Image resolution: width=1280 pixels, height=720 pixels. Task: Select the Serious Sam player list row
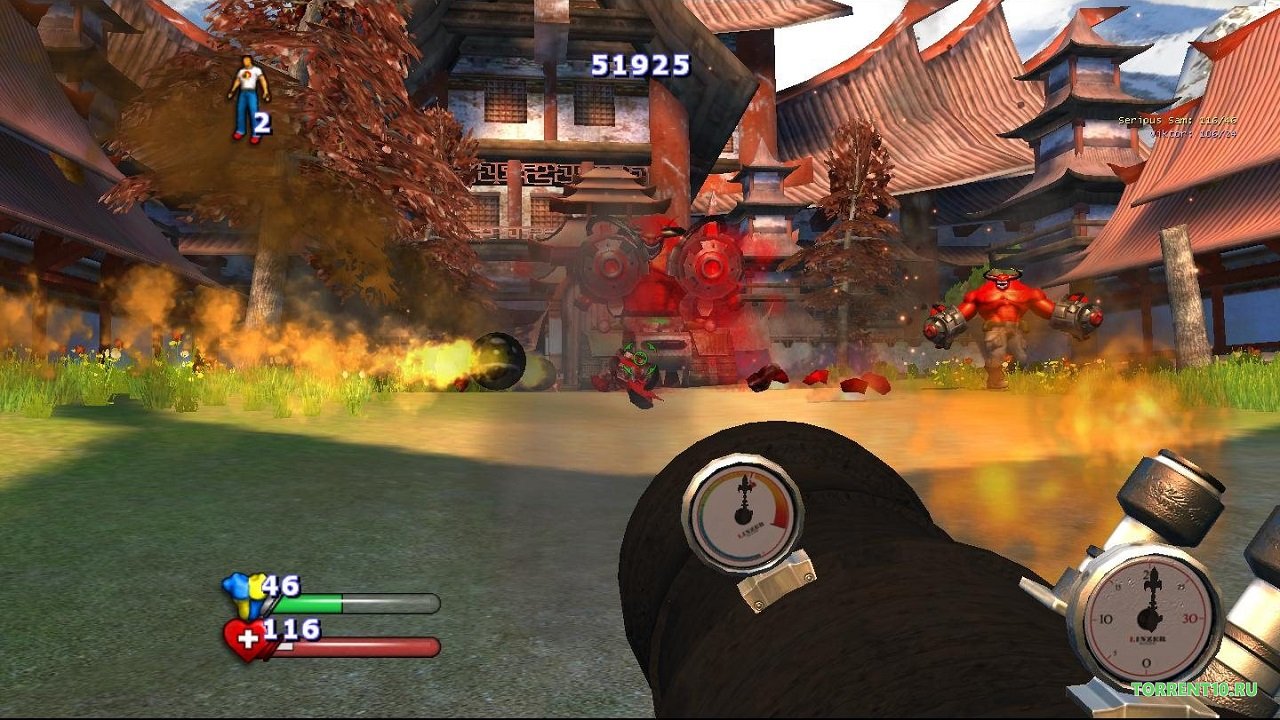click(x=1177, y=120)
